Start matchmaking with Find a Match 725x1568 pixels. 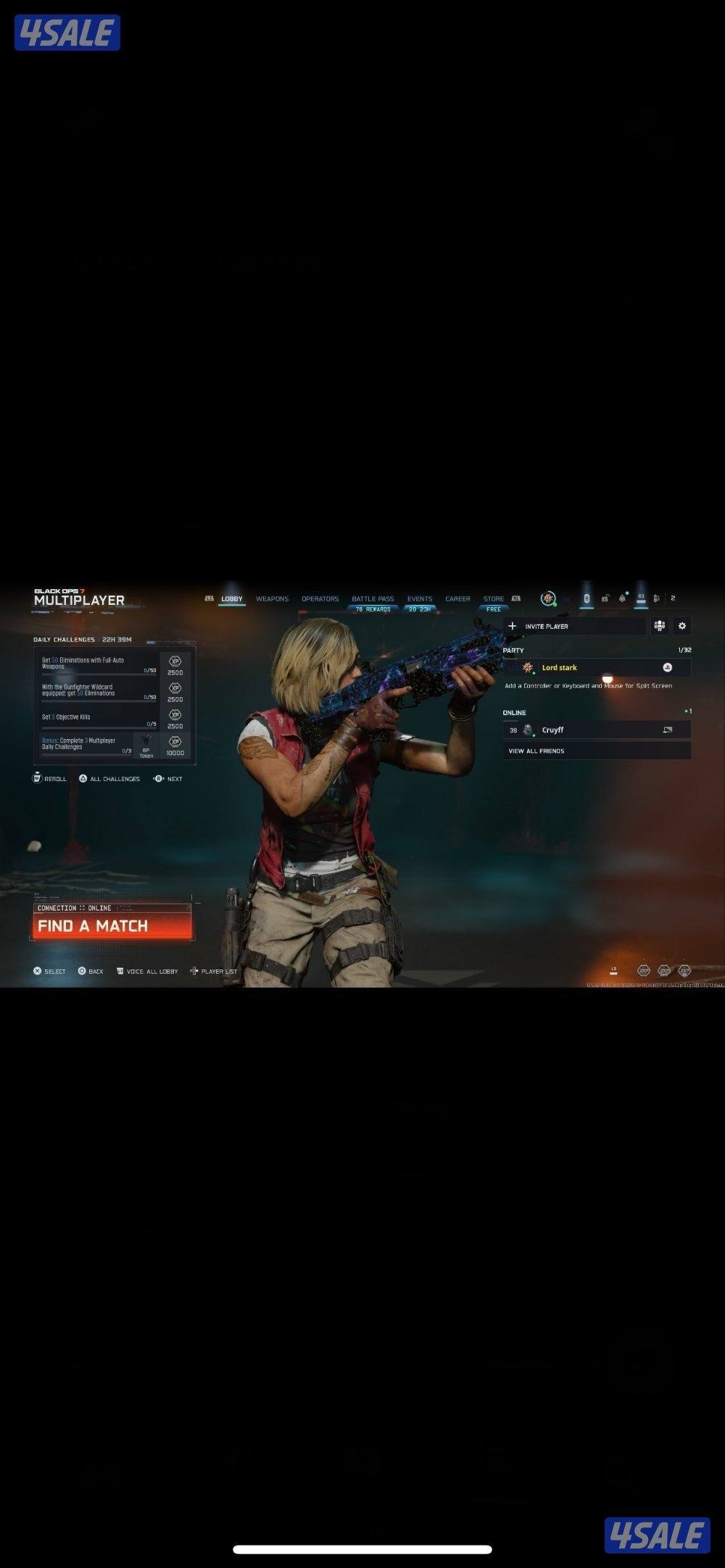coord(112,925)
